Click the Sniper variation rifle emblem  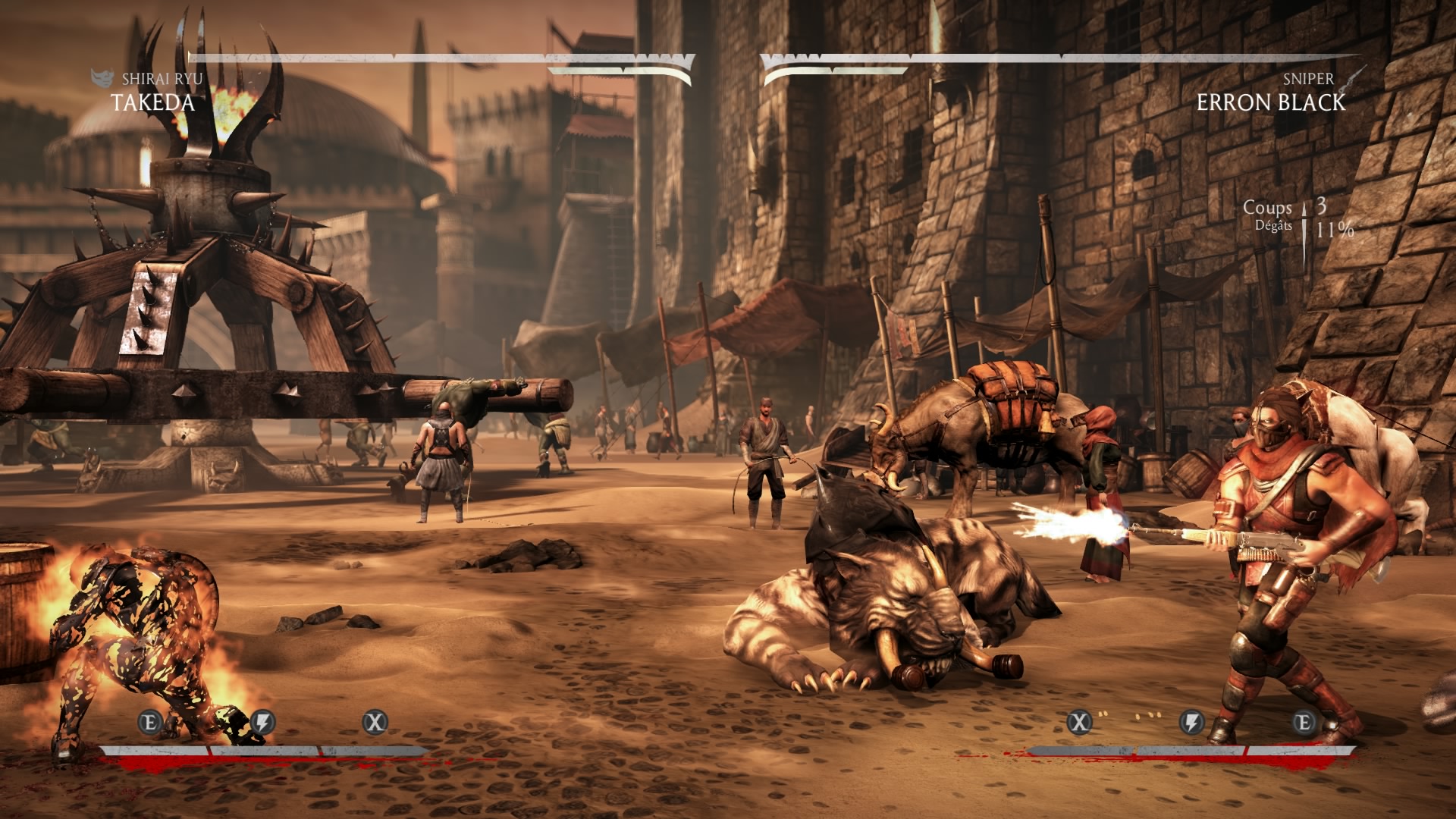pyautogui.click(x=1351, y=78)
